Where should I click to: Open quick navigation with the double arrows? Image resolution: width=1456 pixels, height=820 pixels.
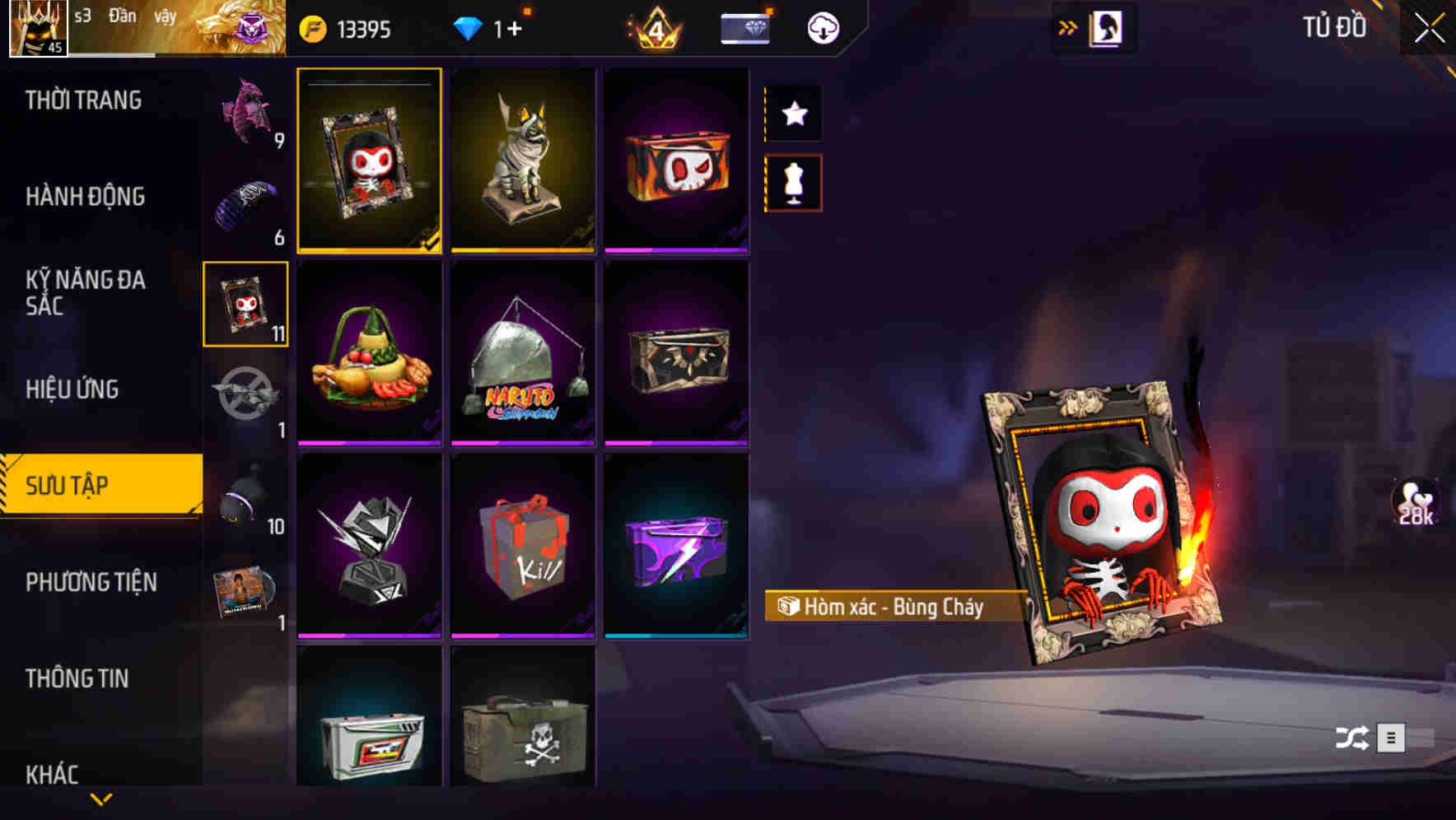pyautogui.click(x=1067, y=27)
